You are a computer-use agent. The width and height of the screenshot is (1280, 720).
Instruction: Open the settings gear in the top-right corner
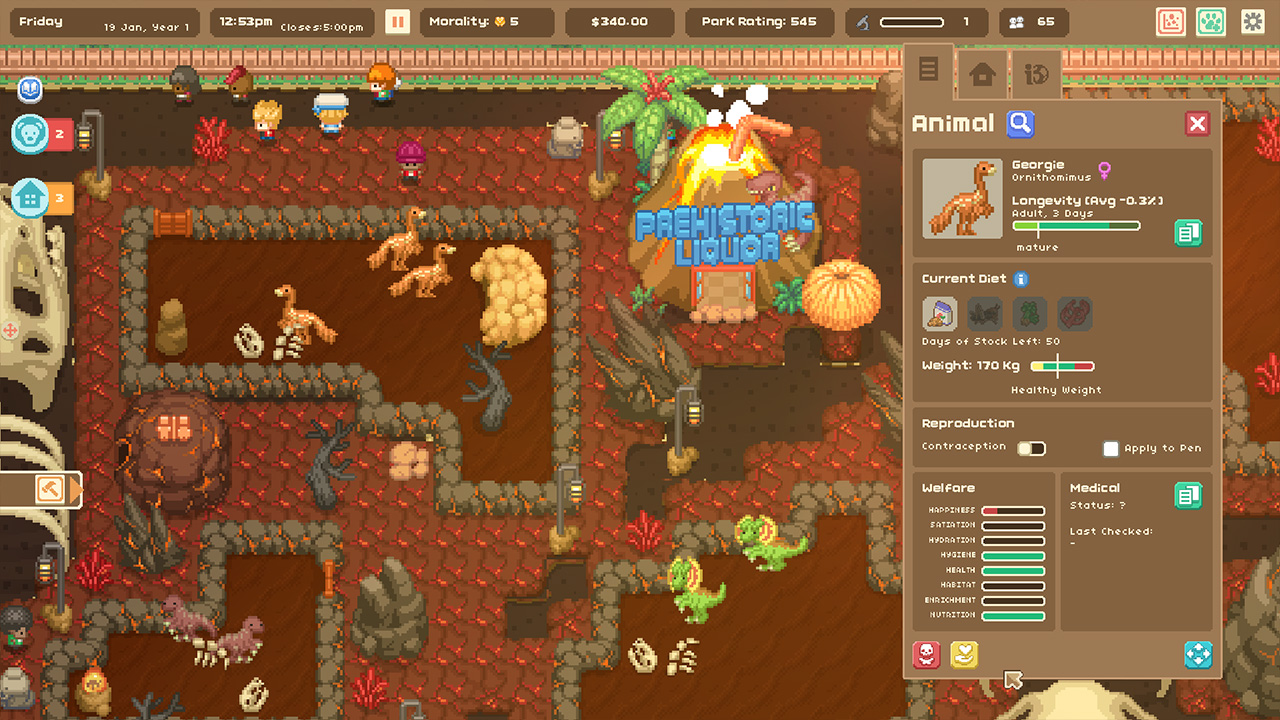click(1254, 21)
